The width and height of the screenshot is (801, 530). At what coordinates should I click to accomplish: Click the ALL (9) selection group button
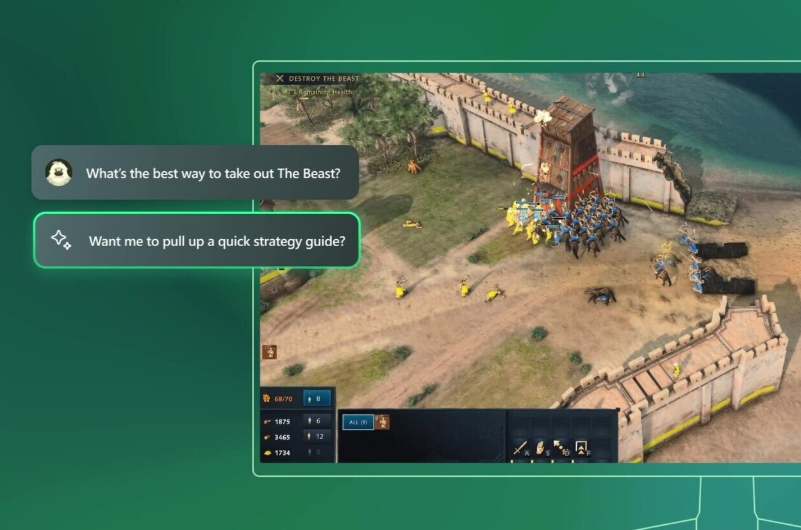[x=357, y=422]
